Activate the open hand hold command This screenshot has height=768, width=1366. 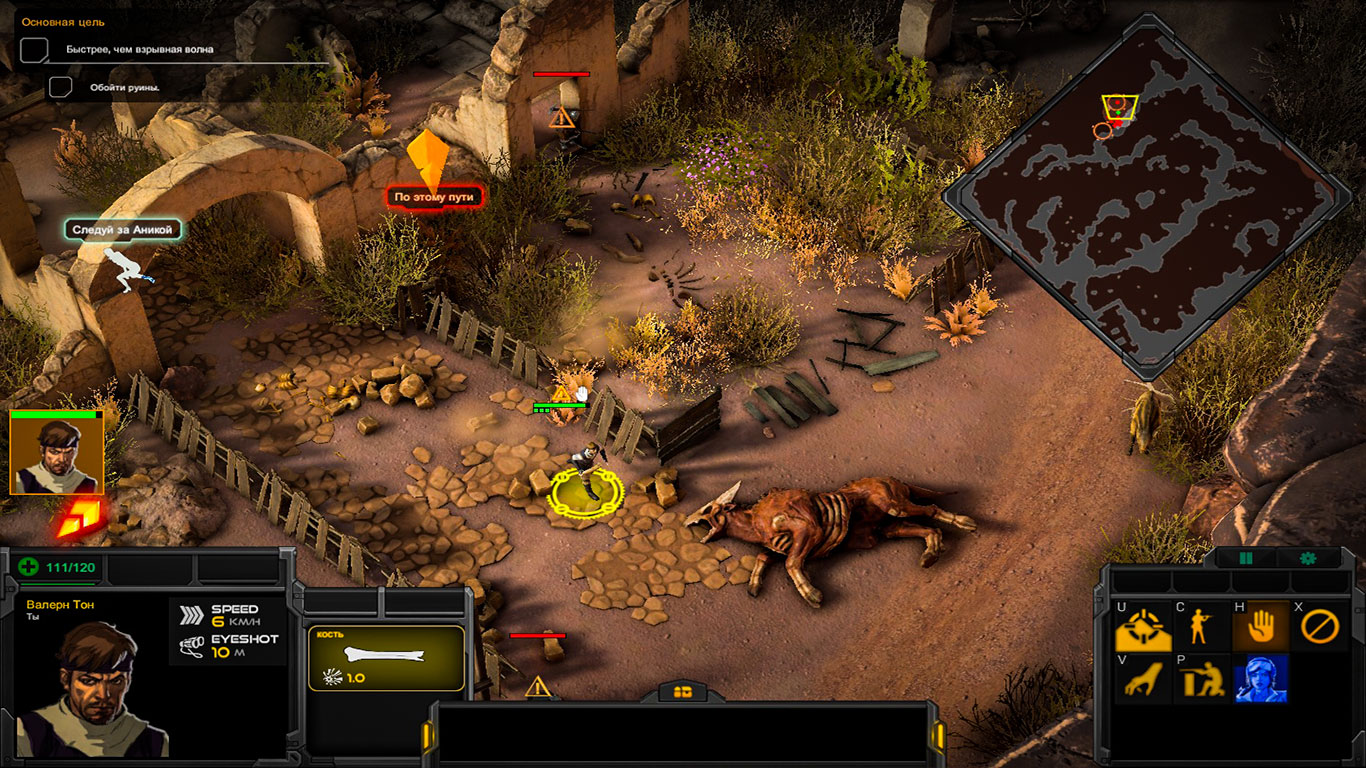pos(1260,628)
